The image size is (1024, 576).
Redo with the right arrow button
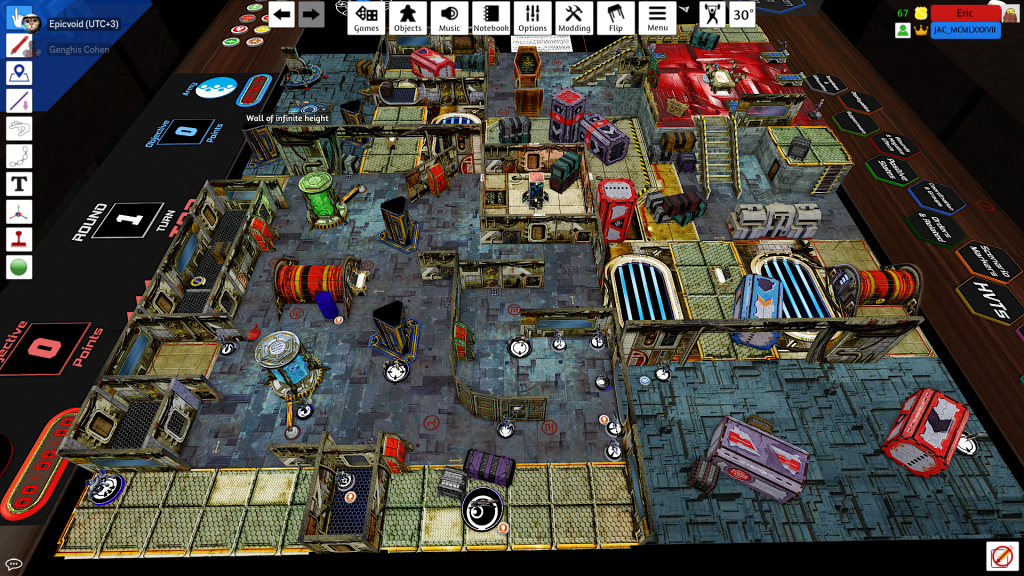[311, 14]
